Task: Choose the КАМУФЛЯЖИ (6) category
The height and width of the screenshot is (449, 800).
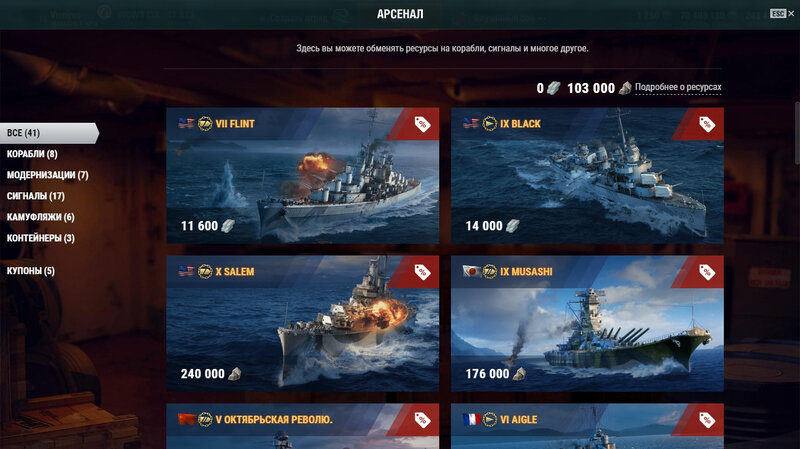Action: coord(40,217)
